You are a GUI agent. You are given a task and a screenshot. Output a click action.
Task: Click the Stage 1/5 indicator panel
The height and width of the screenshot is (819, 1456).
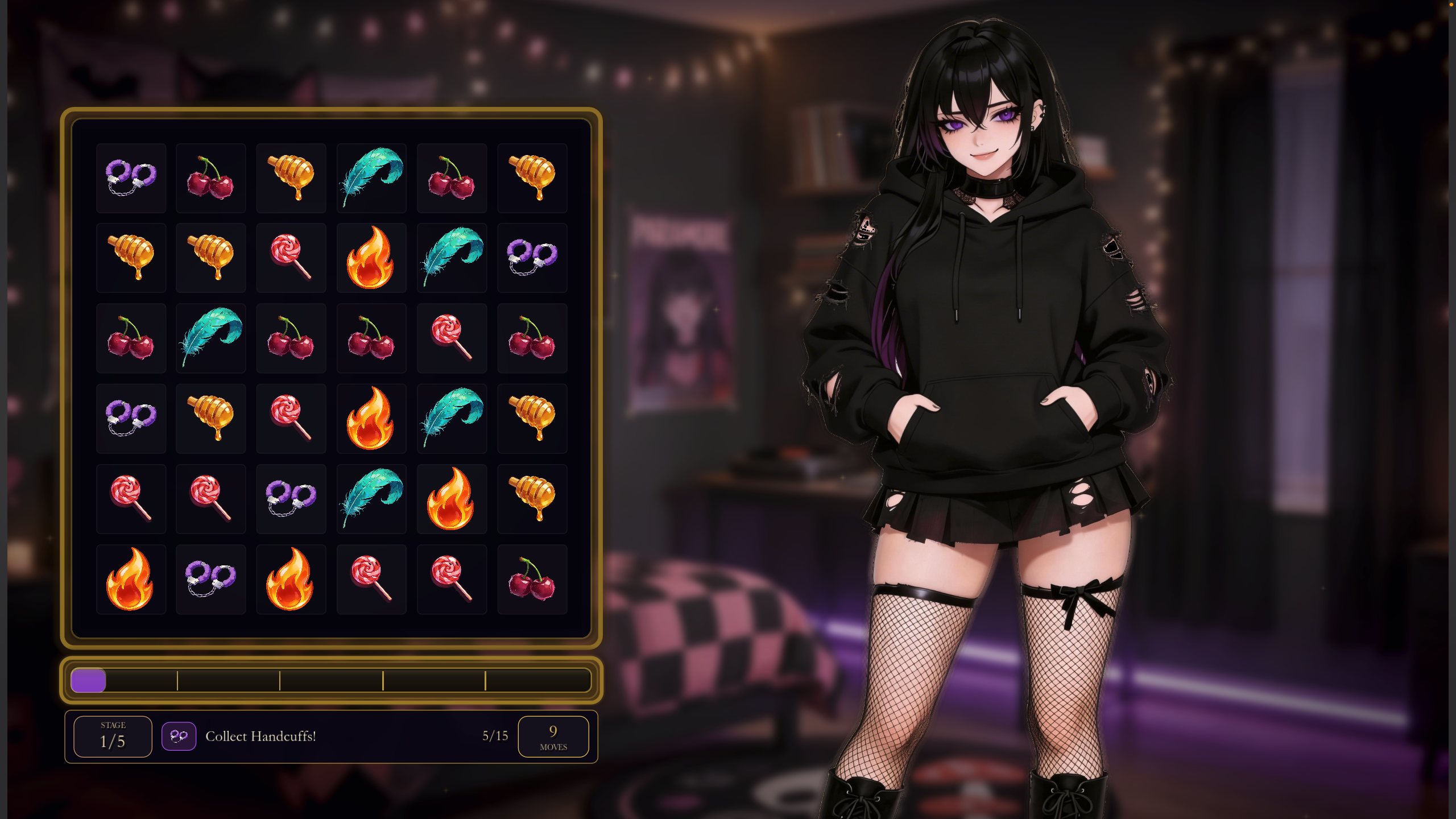point(112,735)
